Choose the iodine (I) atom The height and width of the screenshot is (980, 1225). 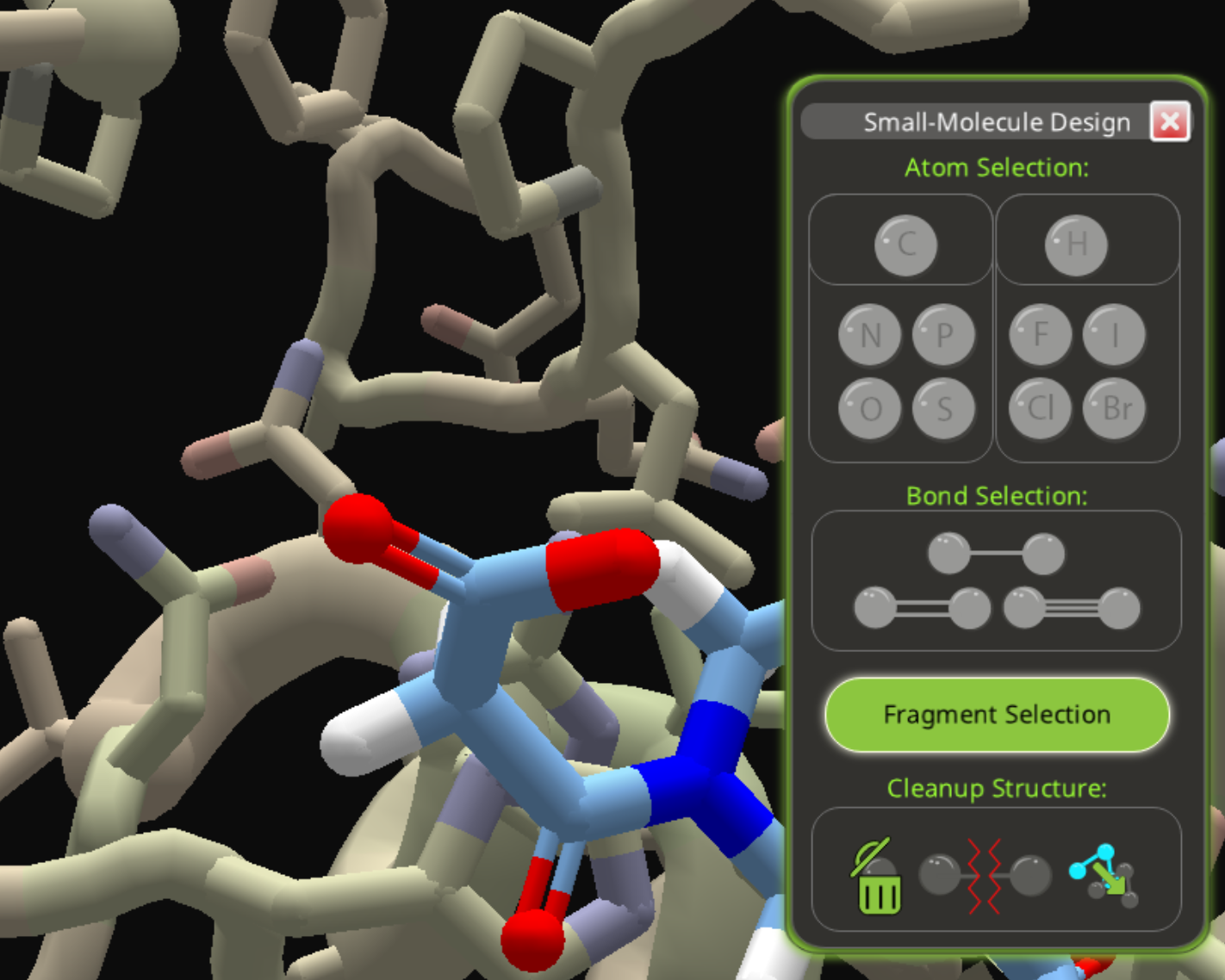1114,335
